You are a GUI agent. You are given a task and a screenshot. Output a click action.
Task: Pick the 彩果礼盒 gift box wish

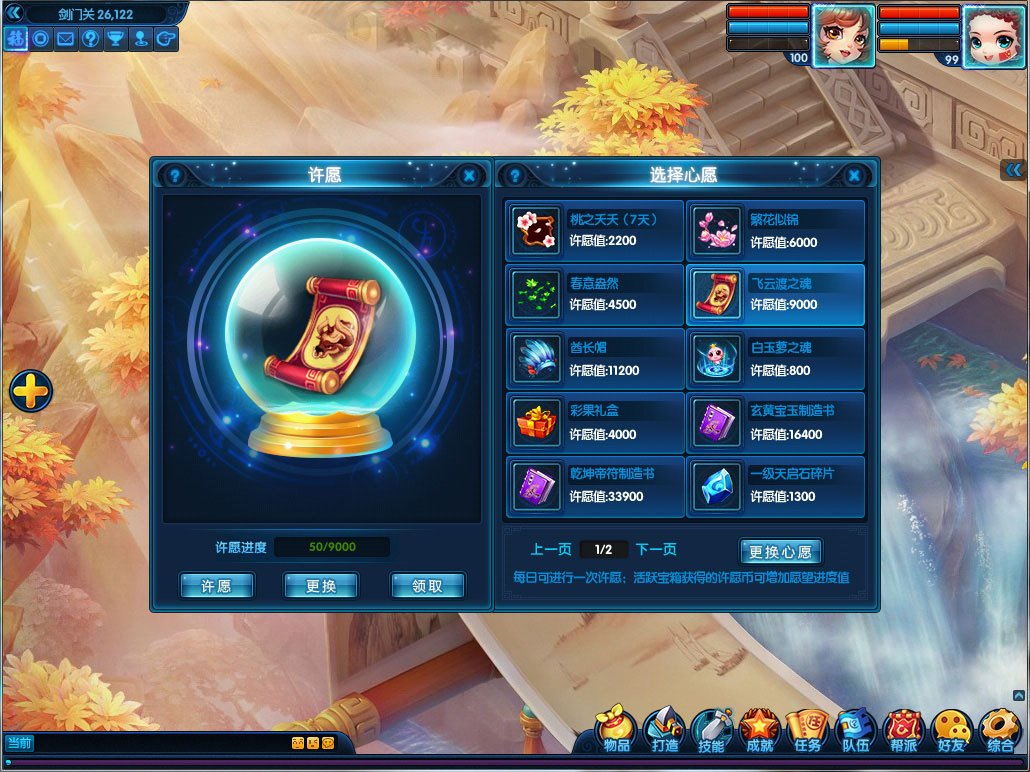click(x=596, y=423)
